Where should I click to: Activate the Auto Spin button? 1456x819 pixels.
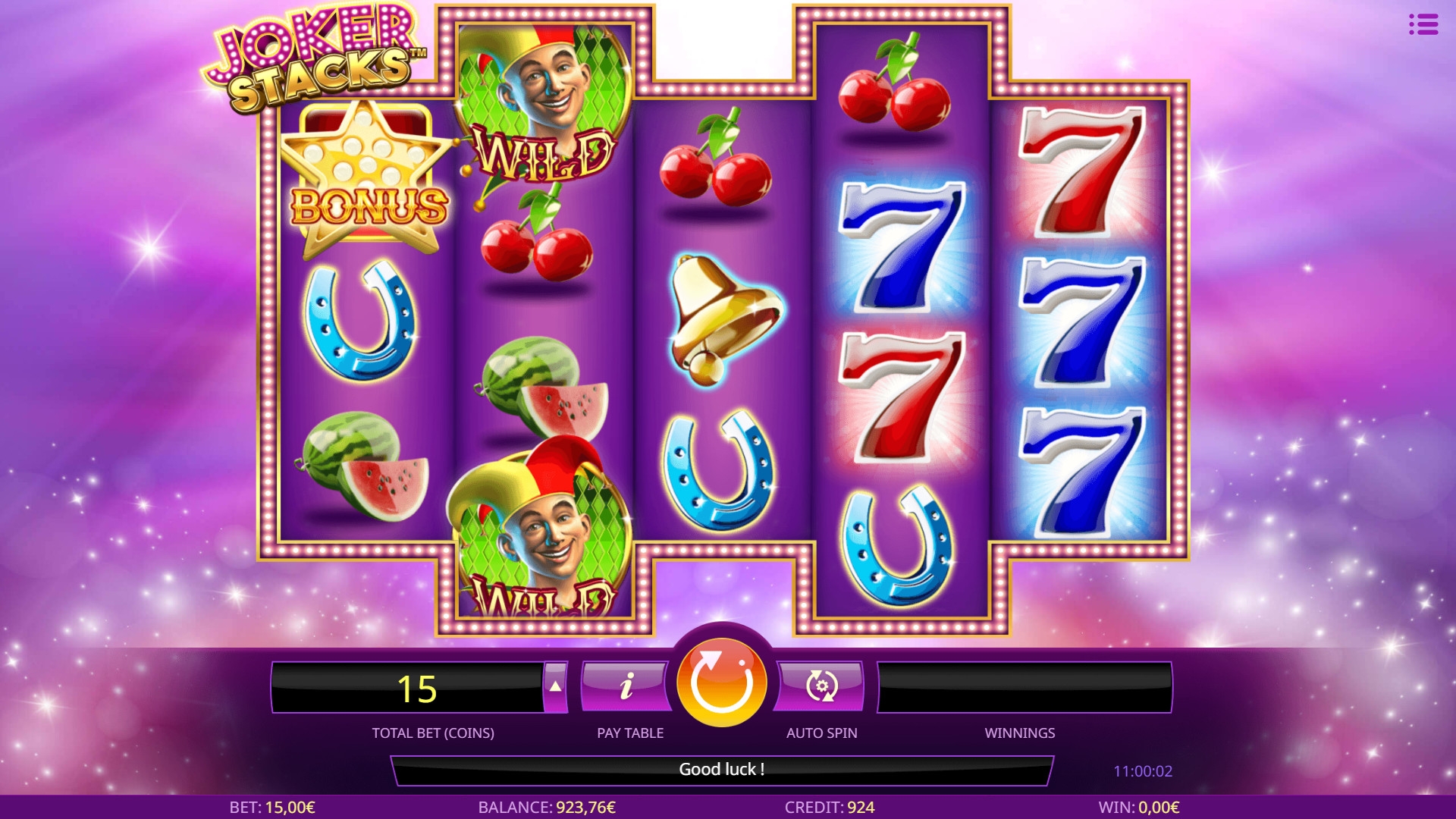(821, 687)
